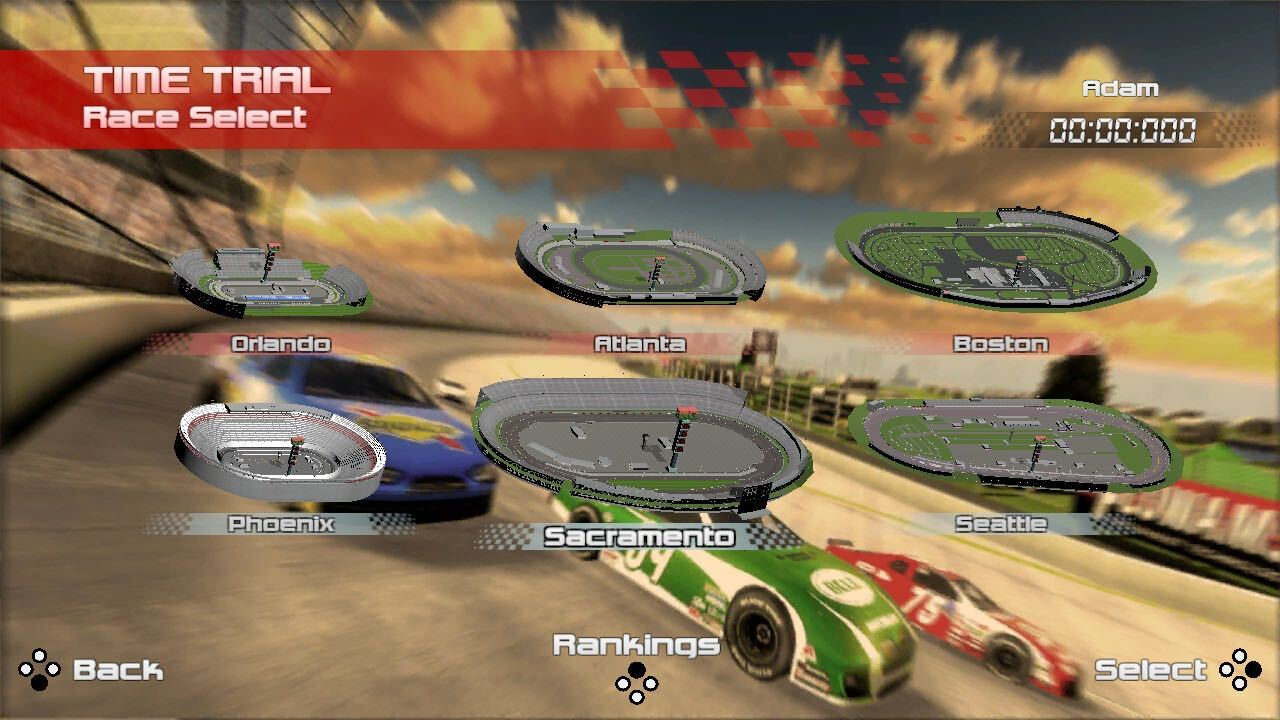
Task: Pick the Seattle track thumbnail
Action: click(x=1014, y=442)
